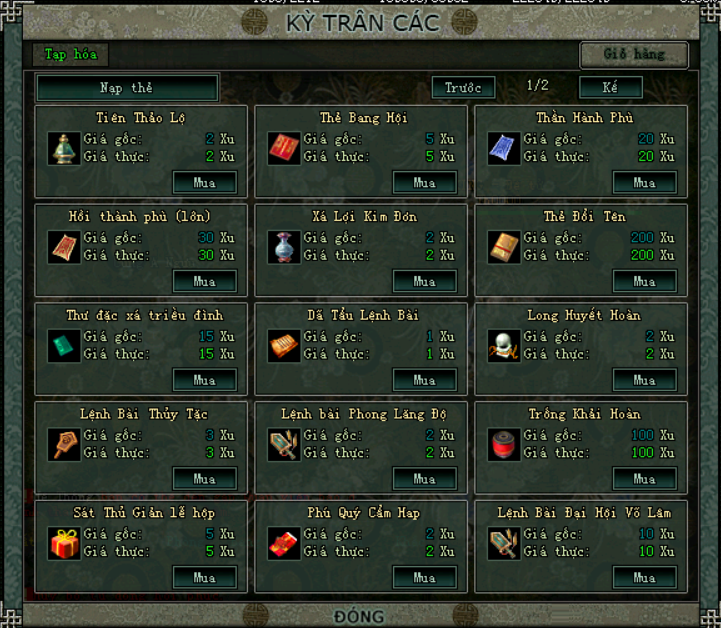The height and width of the screenshot is (628, 721).
Task: Buy Hồi thành phù (lớn)
Action: coord(205,282)
